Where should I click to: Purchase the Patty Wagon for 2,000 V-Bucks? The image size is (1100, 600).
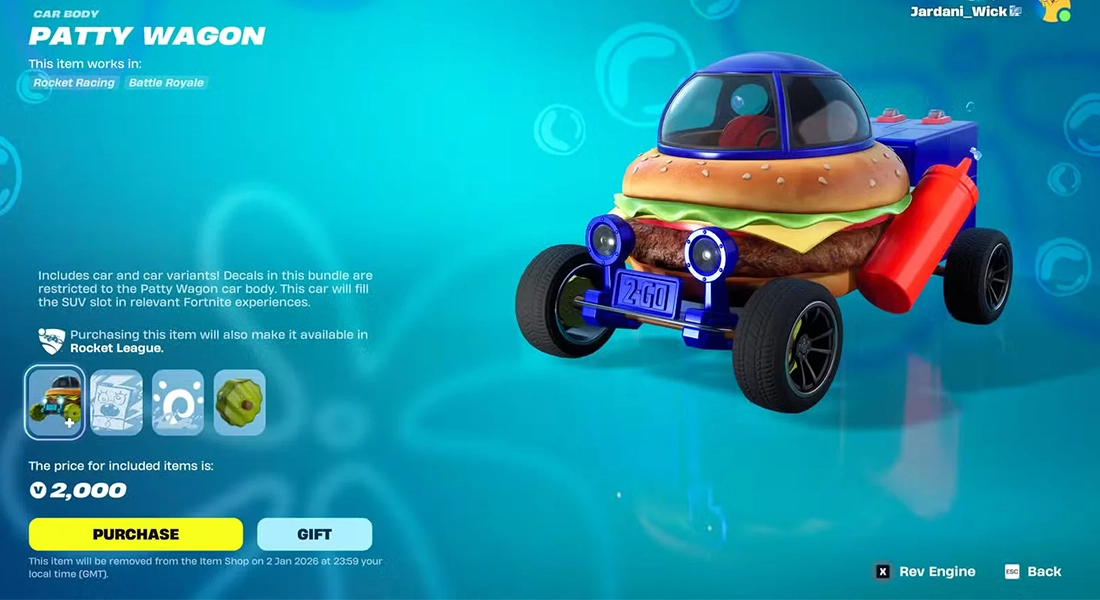coord(135,534)
